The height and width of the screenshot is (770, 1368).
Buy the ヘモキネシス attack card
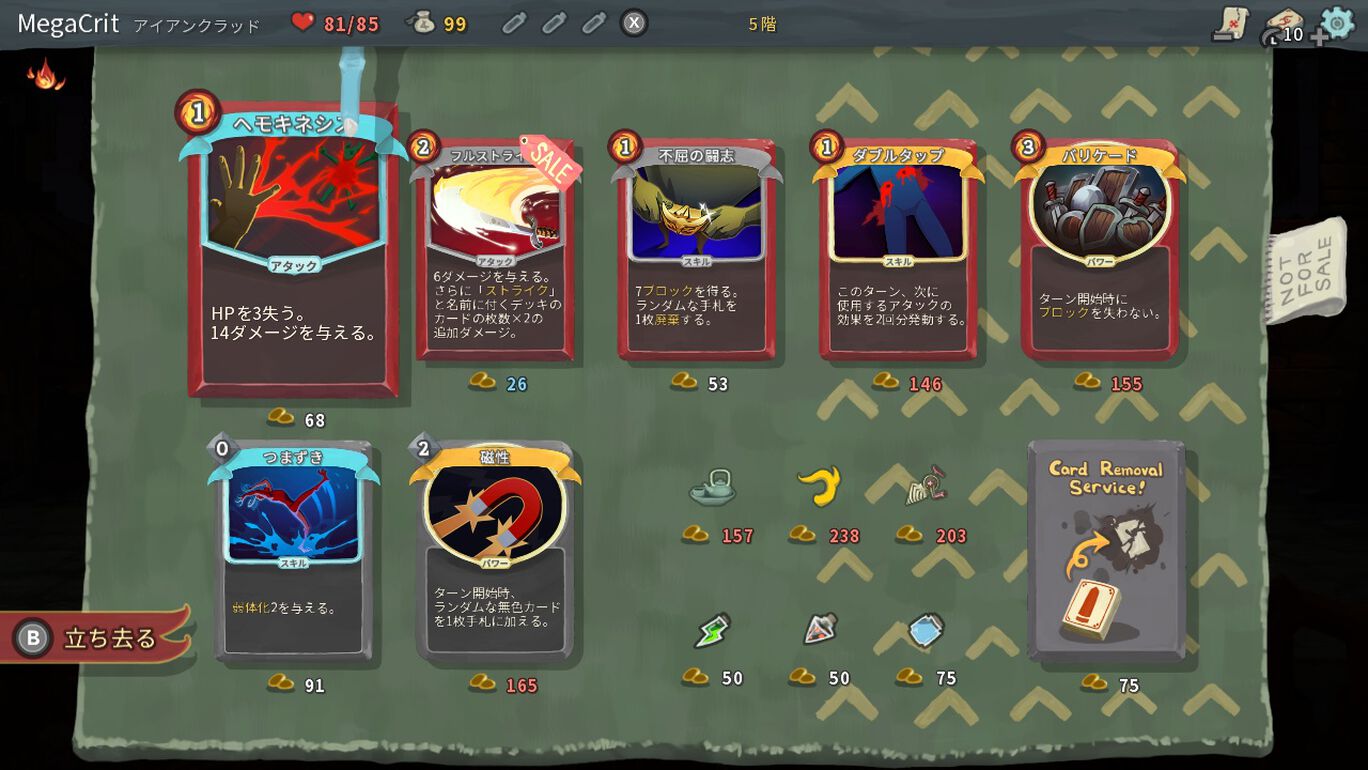[291, 250]
